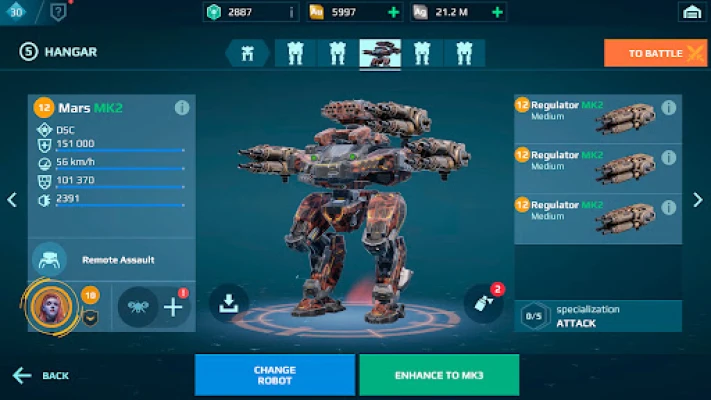Screen dimensions: 711x400
Task: Start a match with To Battle button
Action: coord(655,53)
